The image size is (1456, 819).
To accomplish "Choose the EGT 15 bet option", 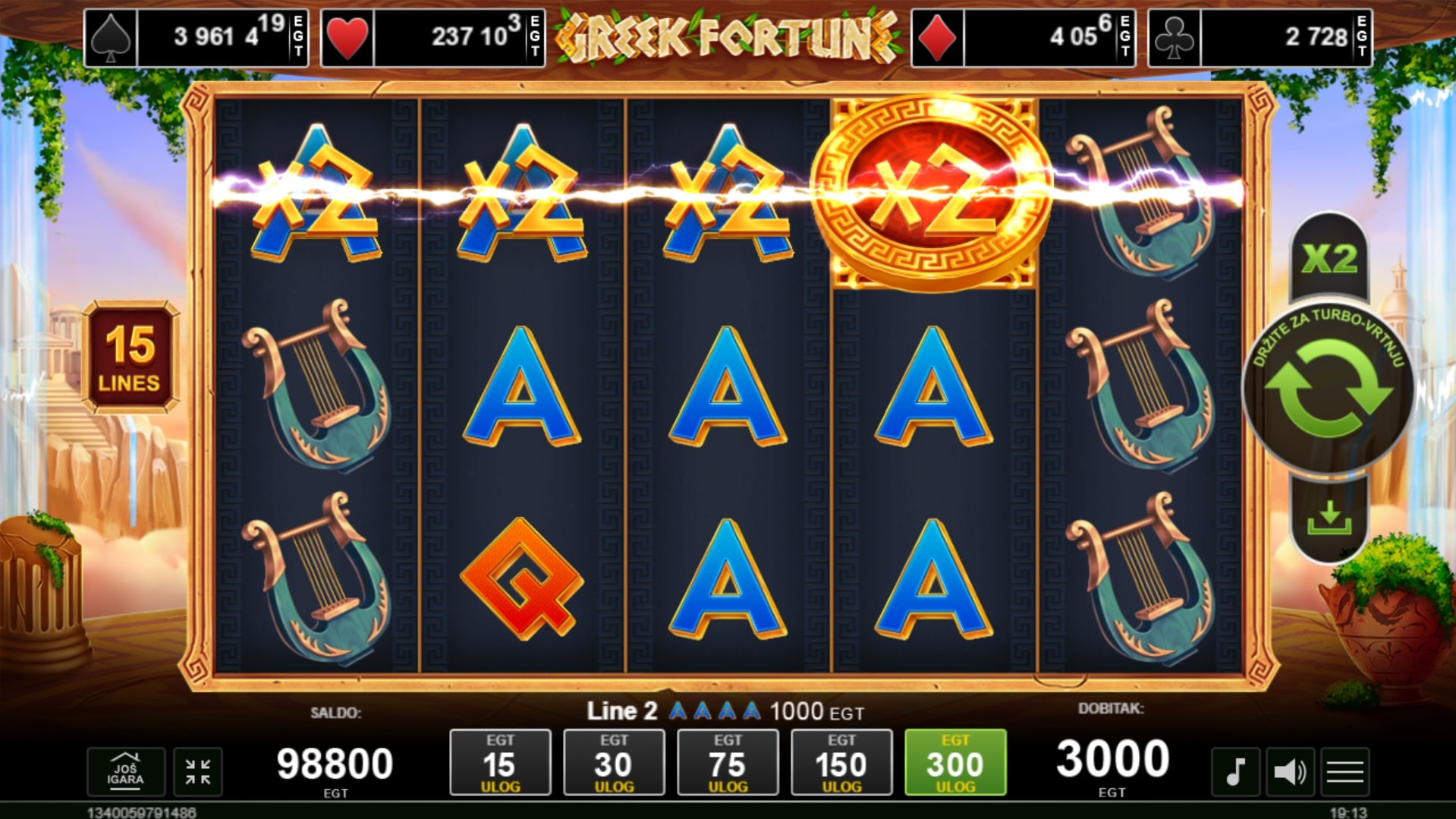I will pyautogui.click(x=501, y=763).
